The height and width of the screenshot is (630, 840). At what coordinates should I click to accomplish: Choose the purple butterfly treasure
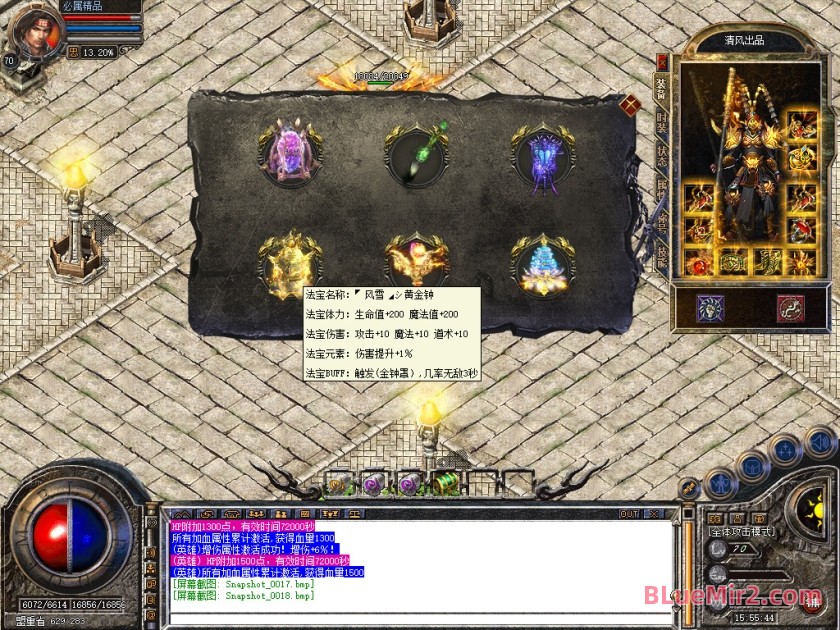pos(543,154)
